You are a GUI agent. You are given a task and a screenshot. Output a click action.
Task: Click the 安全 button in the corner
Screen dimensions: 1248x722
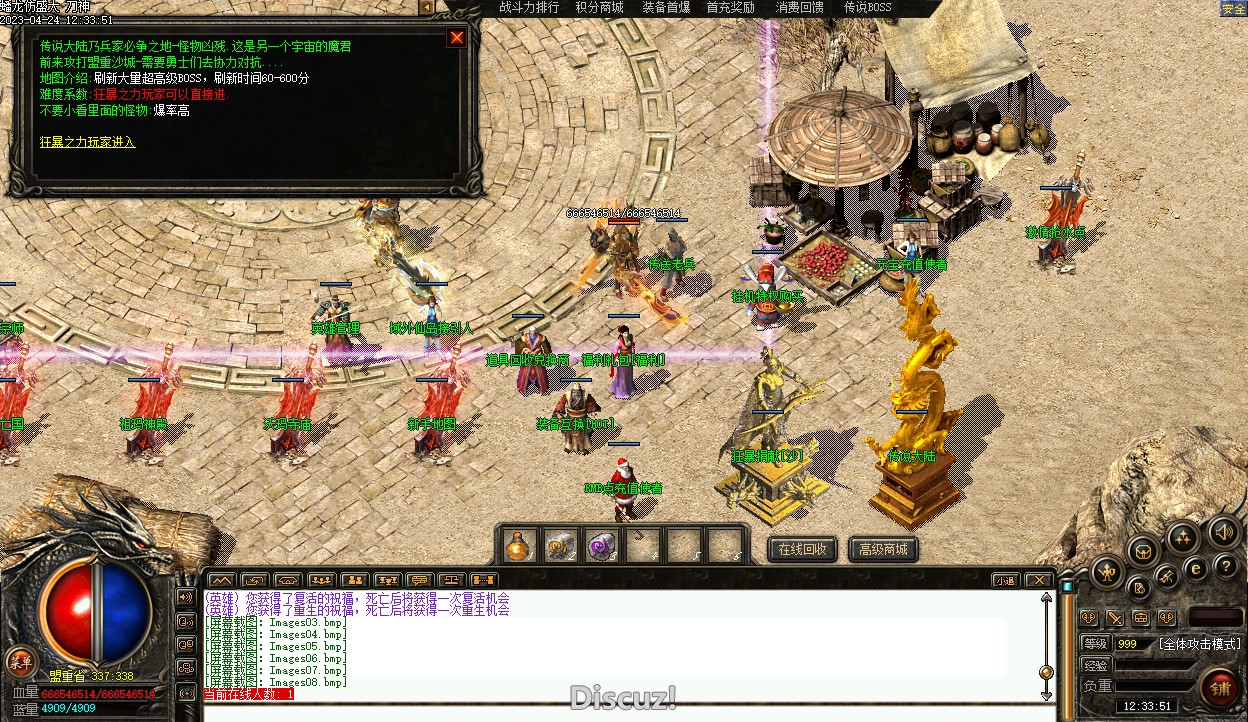(1233, 9)
